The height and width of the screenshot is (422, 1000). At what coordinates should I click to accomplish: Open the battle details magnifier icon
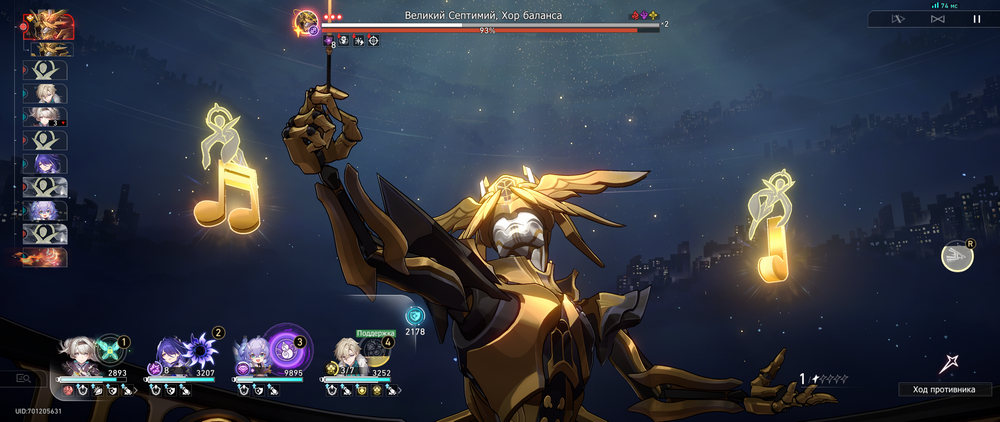point(23,378)
